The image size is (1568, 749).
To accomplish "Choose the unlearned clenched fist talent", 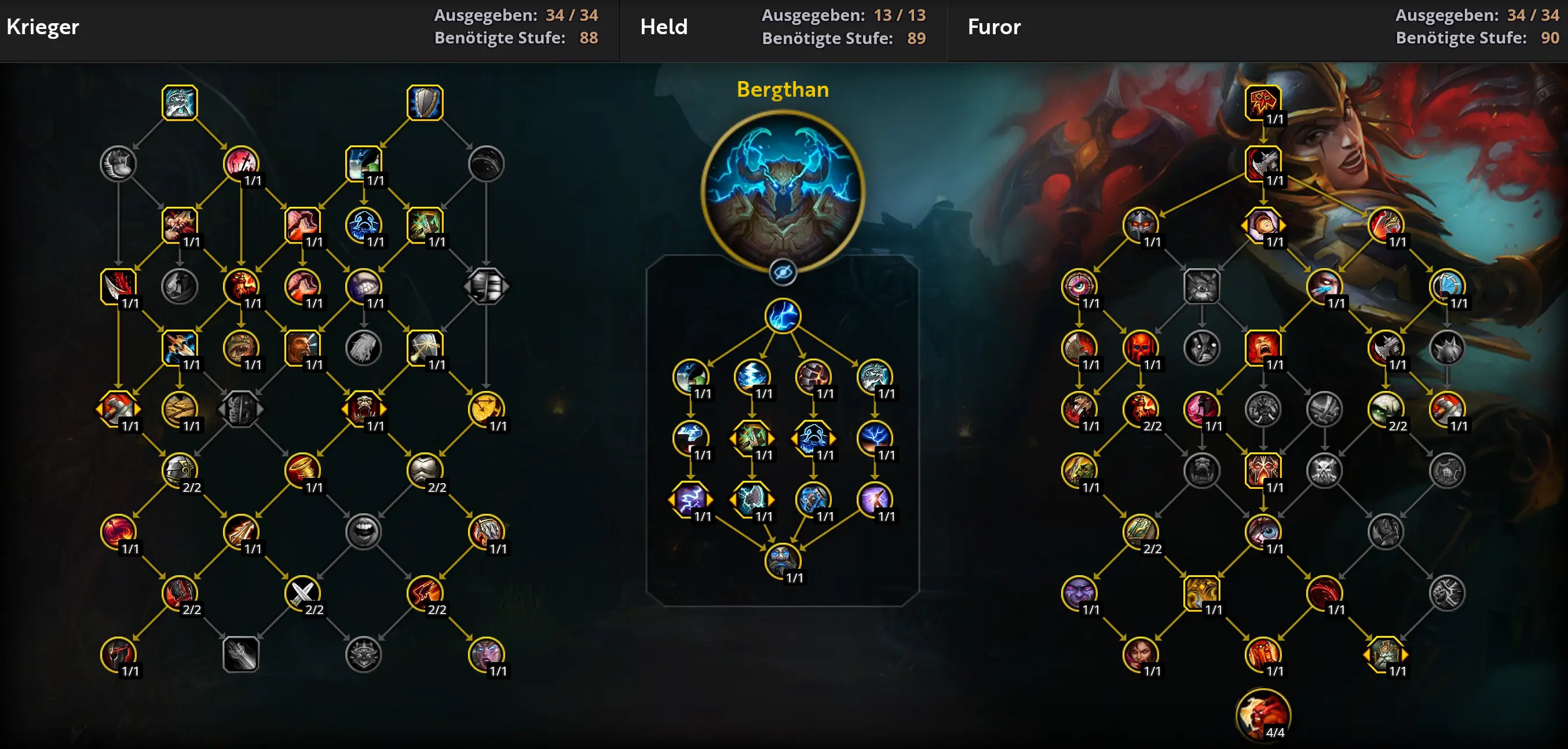I will tap(1447, 593).
